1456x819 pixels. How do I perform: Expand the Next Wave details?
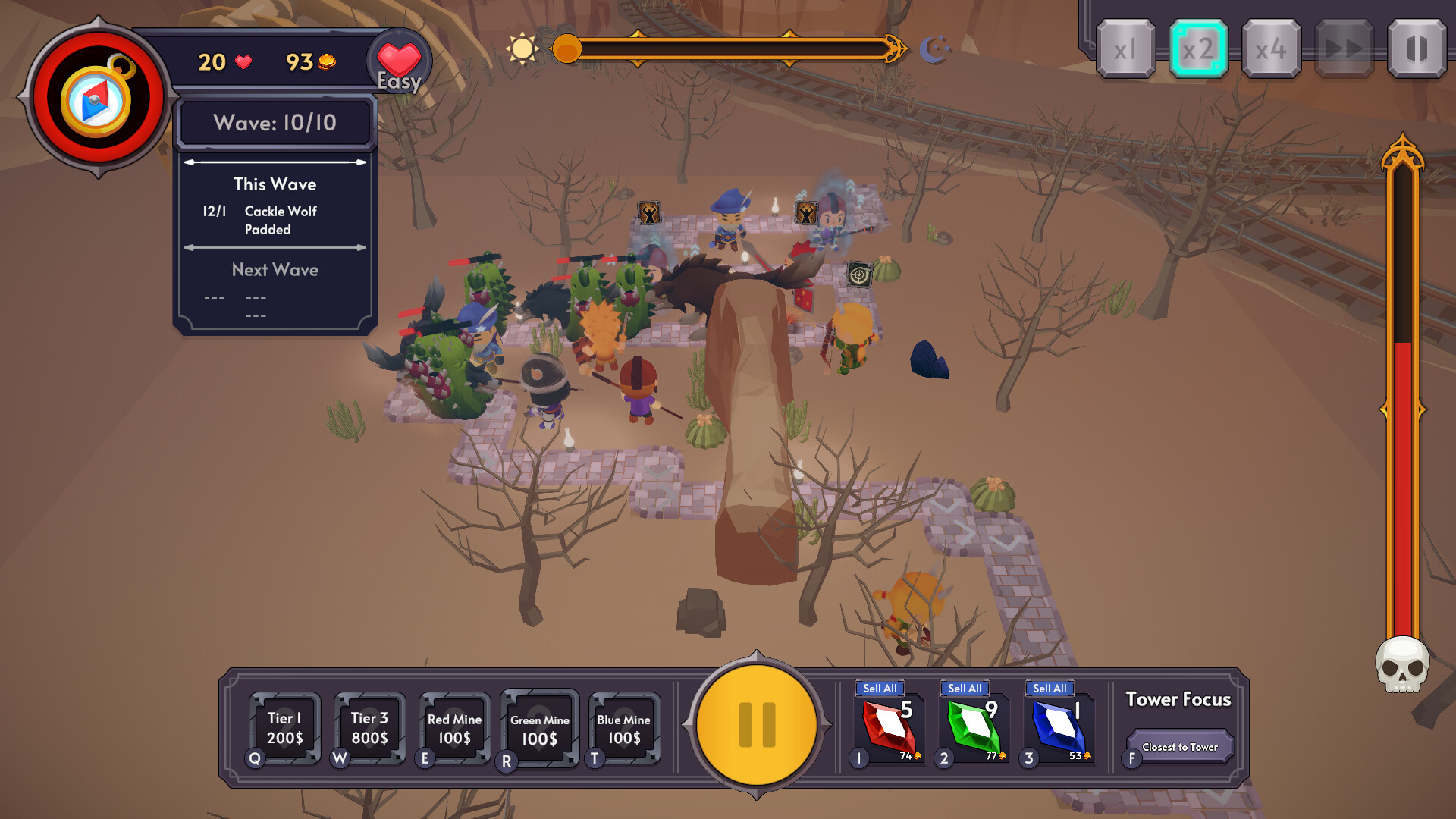point(275,270)
